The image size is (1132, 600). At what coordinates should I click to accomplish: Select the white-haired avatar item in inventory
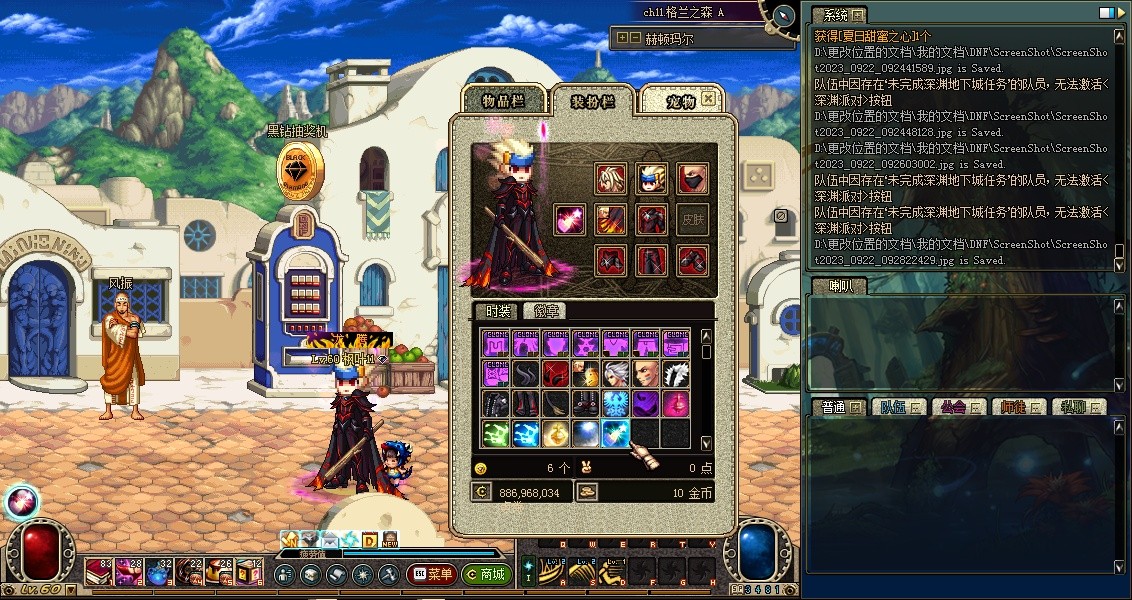coord(616,373)
